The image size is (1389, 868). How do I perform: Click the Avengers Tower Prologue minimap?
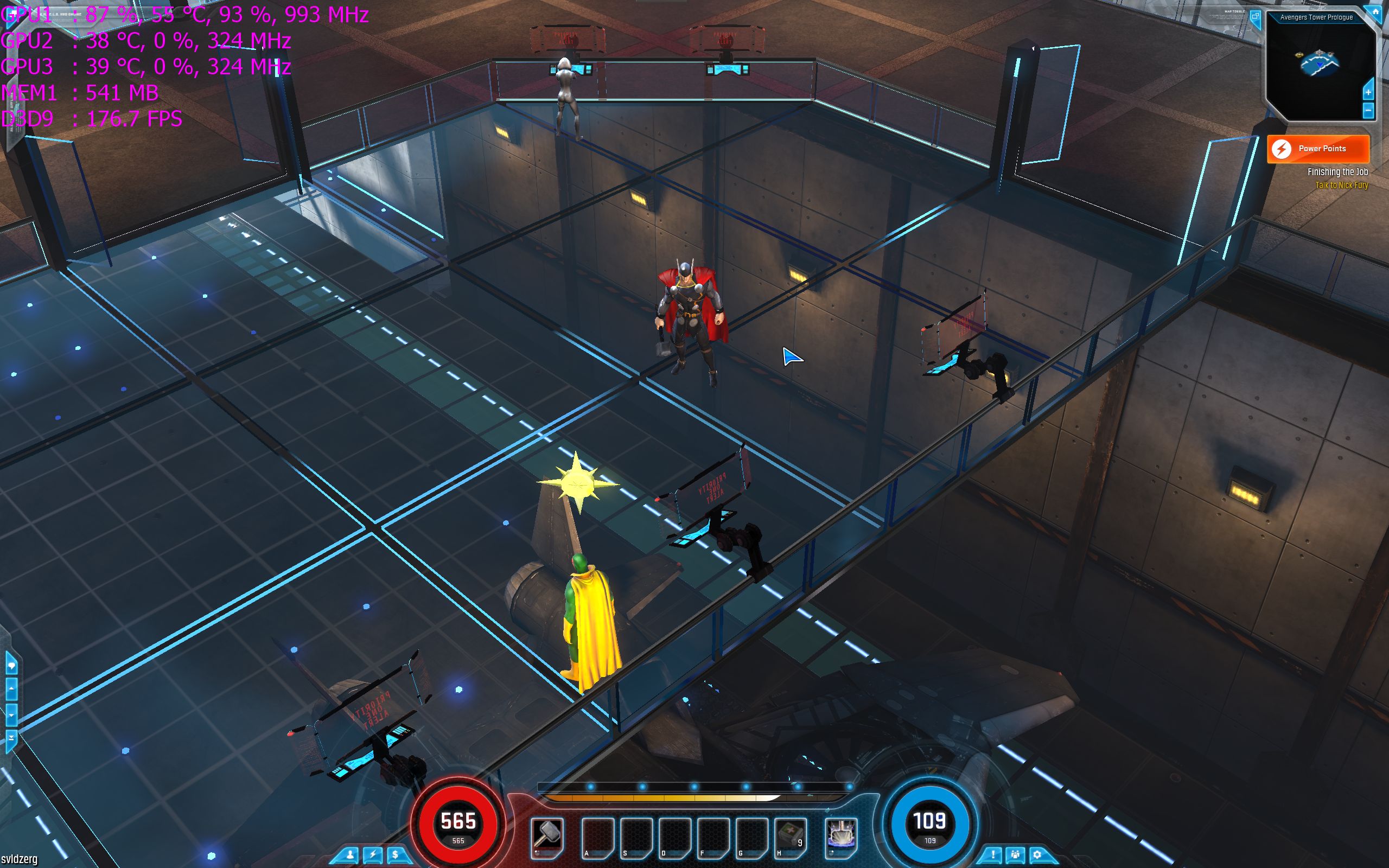coord(1320,66)
